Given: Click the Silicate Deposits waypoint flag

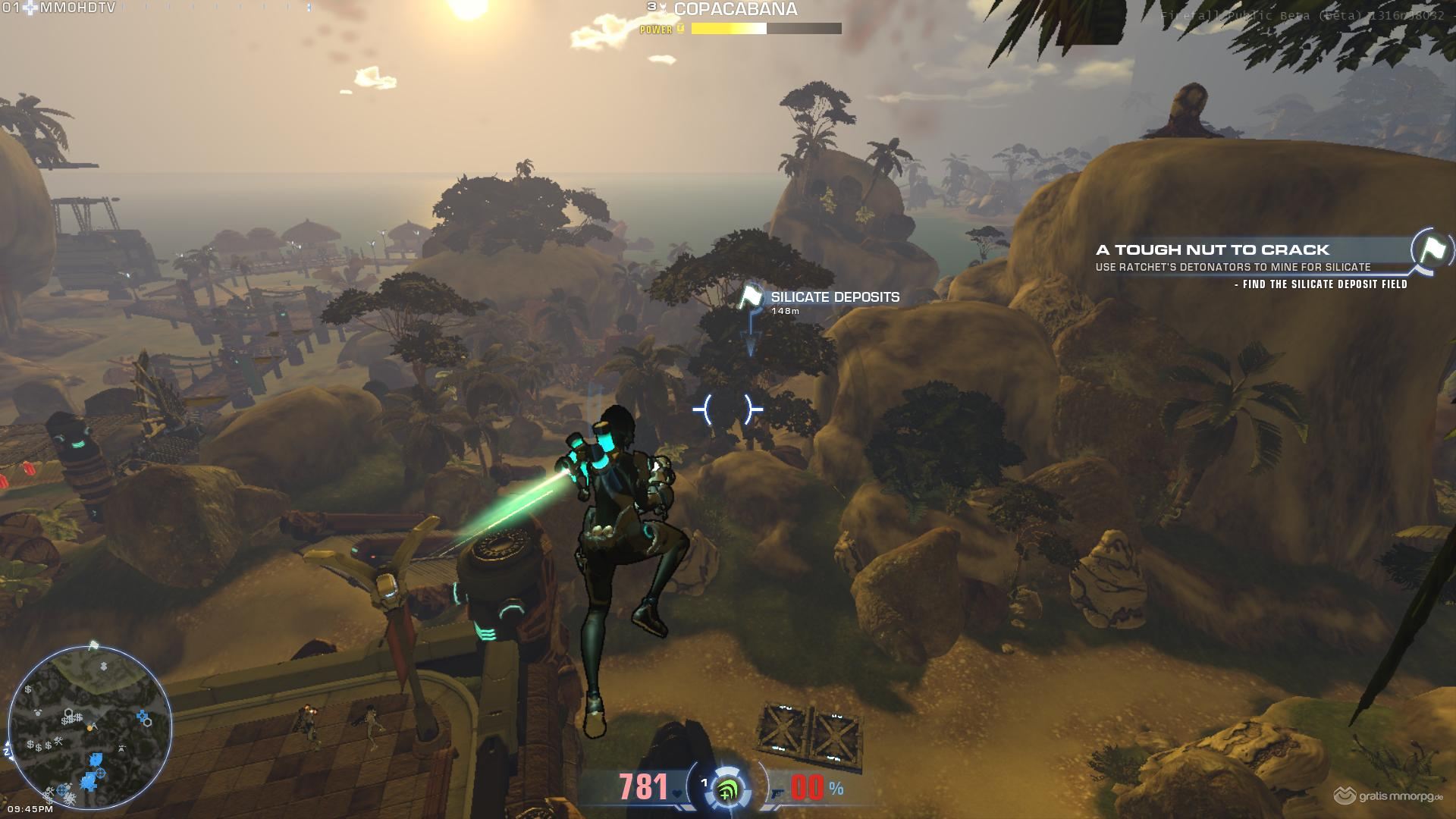Looking at the screenshot, I should (x=751, y=297).
